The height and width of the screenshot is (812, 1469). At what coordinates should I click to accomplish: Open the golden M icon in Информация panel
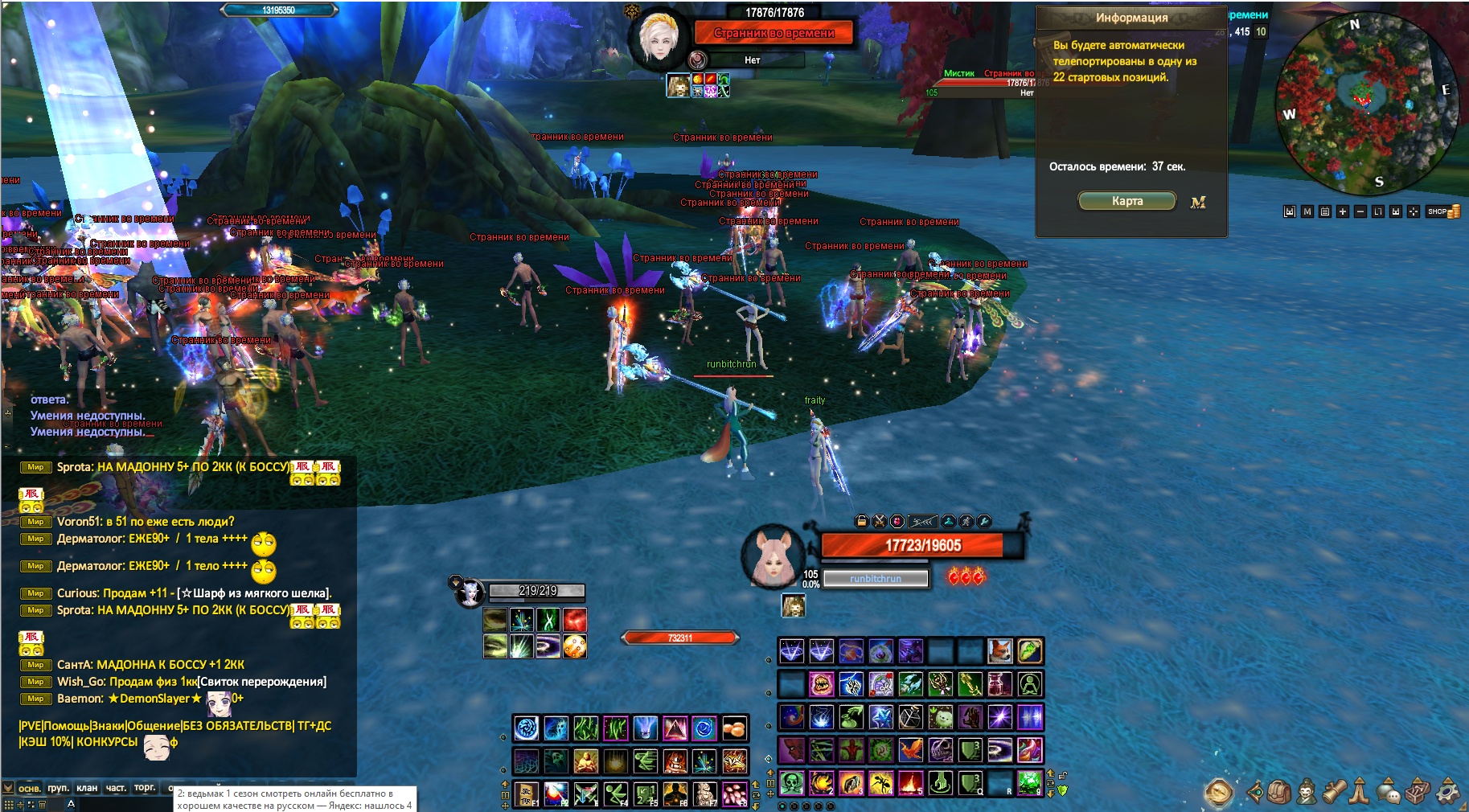click(x=1198, y=203)
